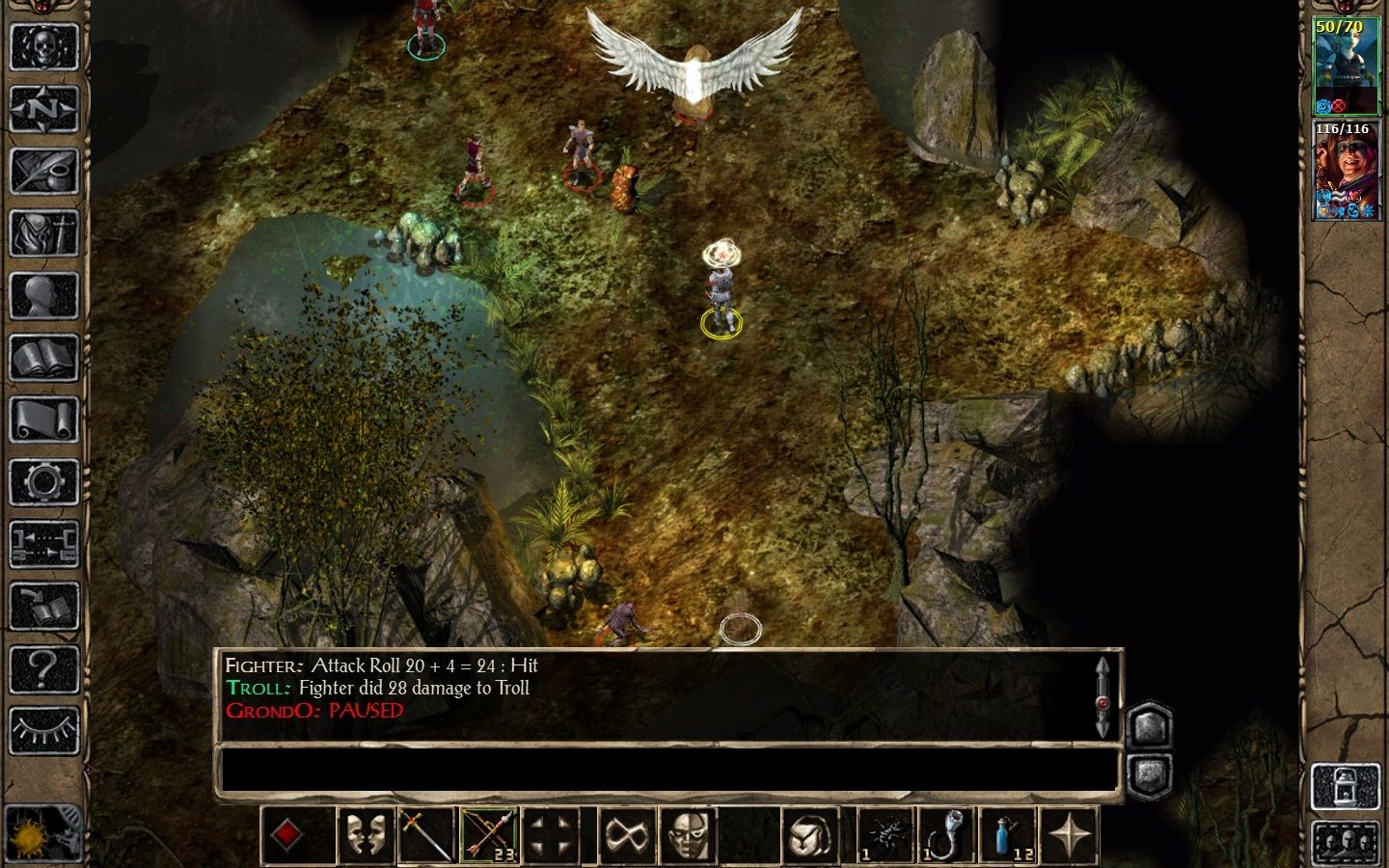Toggle the closed-eye hide interface button
Screen dimensions: 1389x868
tap(43, 730)
